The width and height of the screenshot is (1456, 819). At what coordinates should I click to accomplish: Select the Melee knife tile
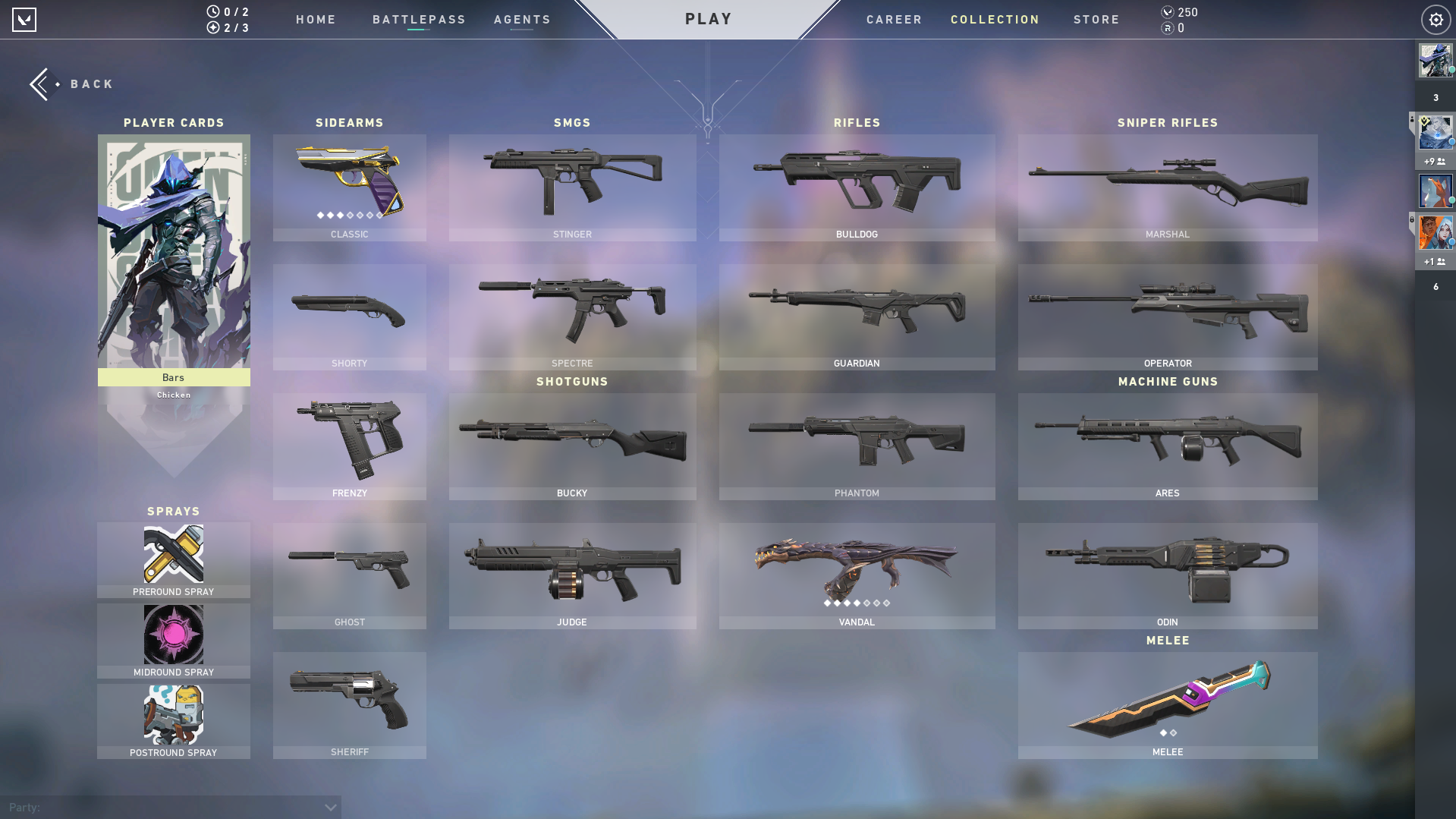point(1167,704)
